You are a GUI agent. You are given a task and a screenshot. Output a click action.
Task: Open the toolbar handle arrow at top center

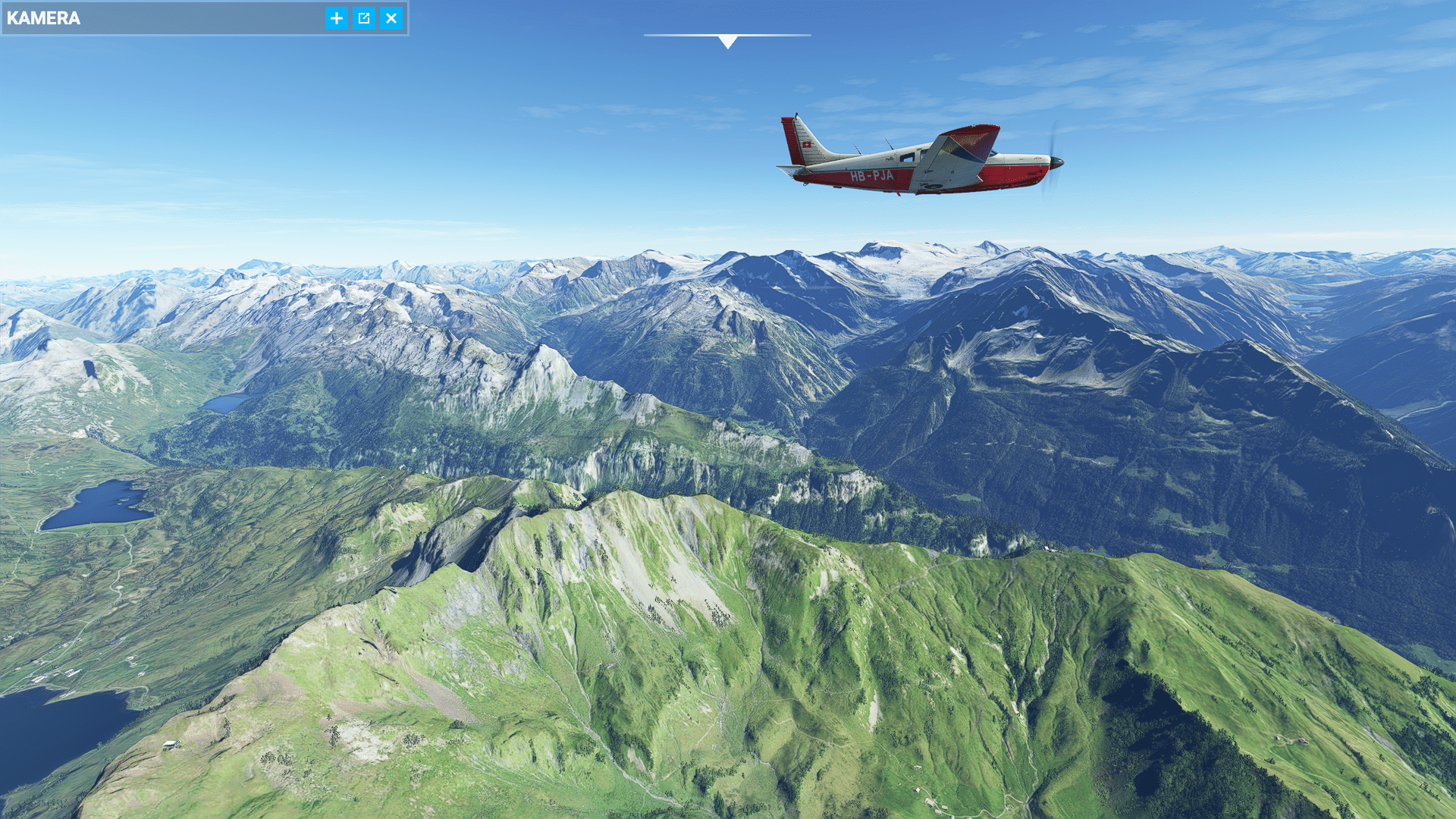(x=728, y=41)
